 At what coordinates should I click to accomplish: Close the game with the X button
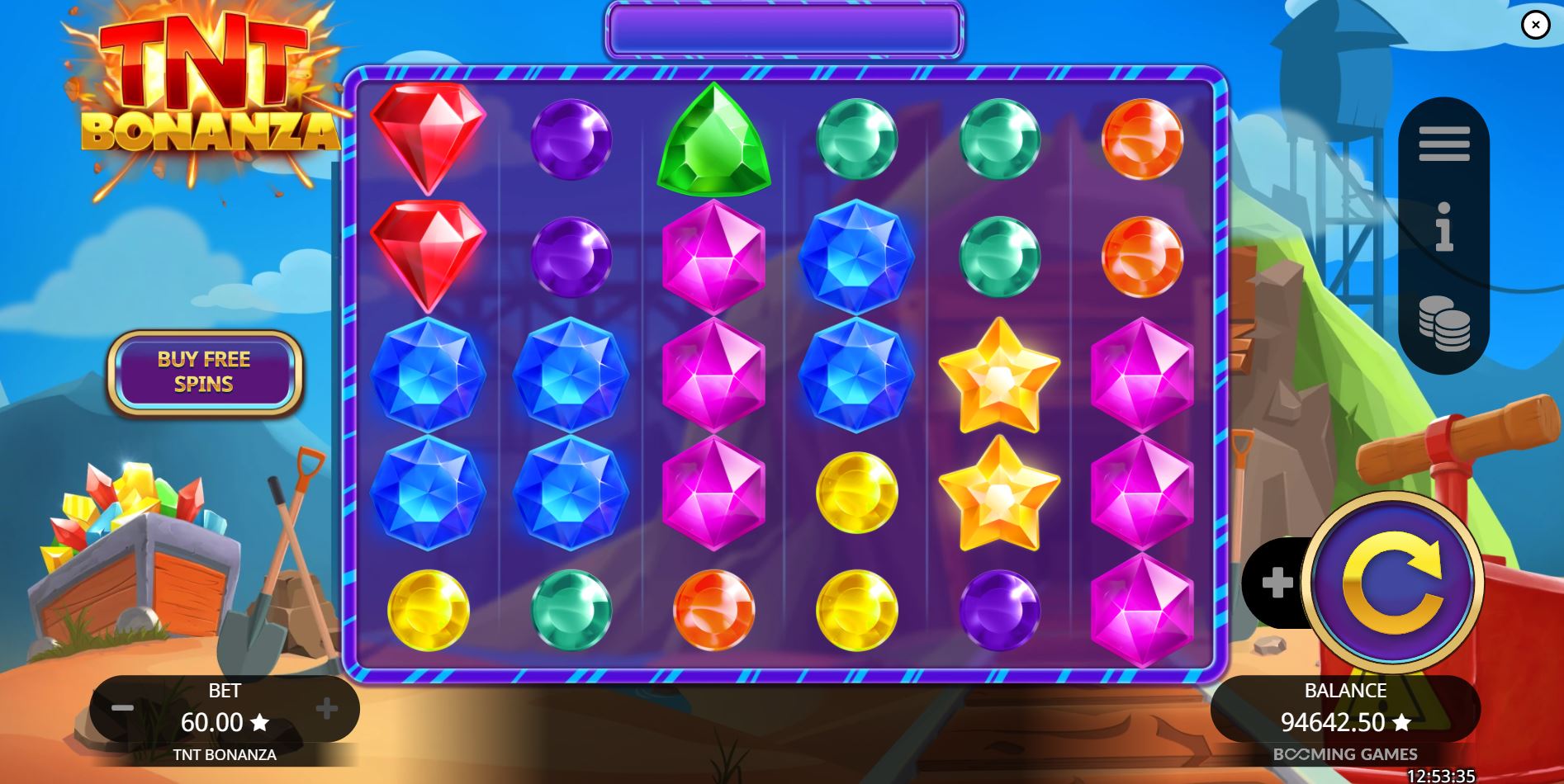pyautogui.click(x=1536, y=25)
